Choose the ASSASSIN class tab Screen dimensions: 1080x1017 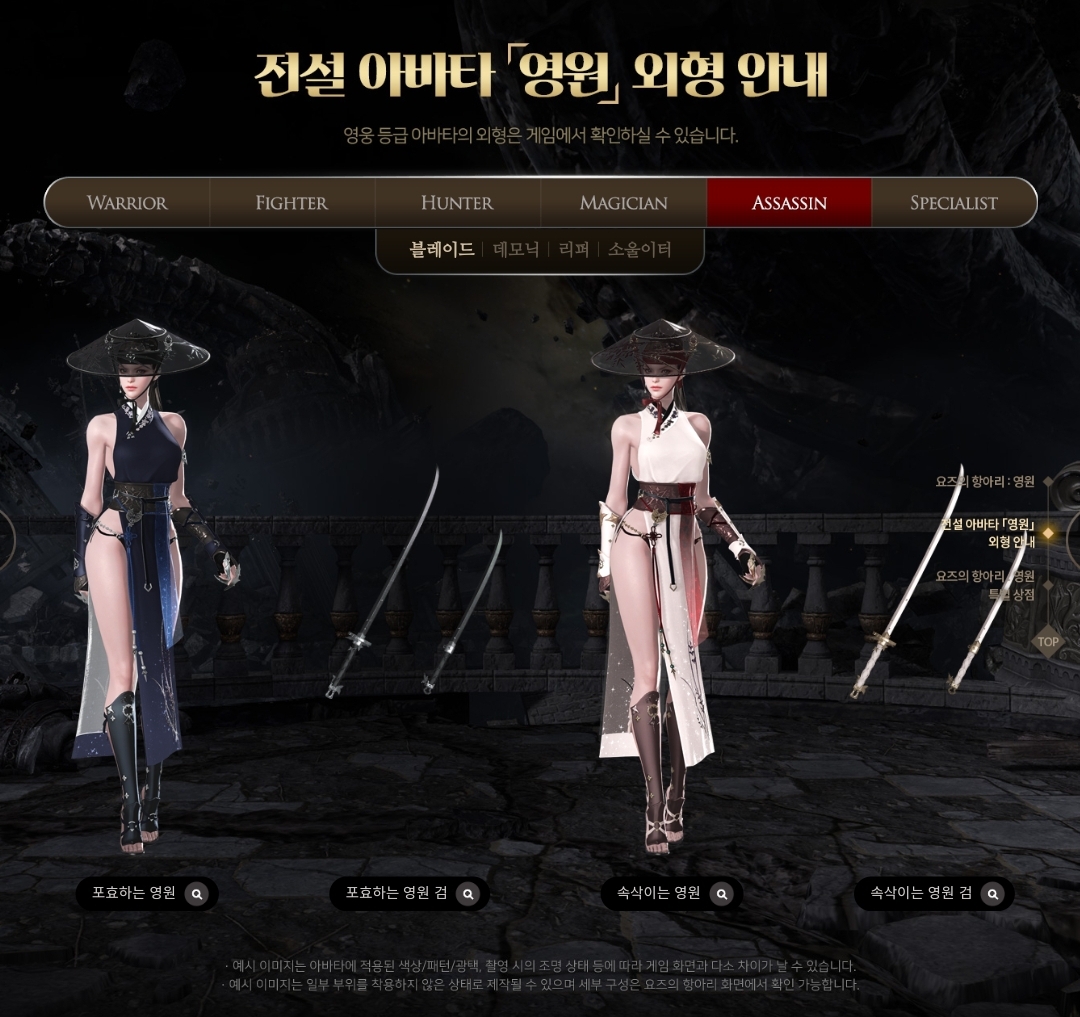(789, 203)
